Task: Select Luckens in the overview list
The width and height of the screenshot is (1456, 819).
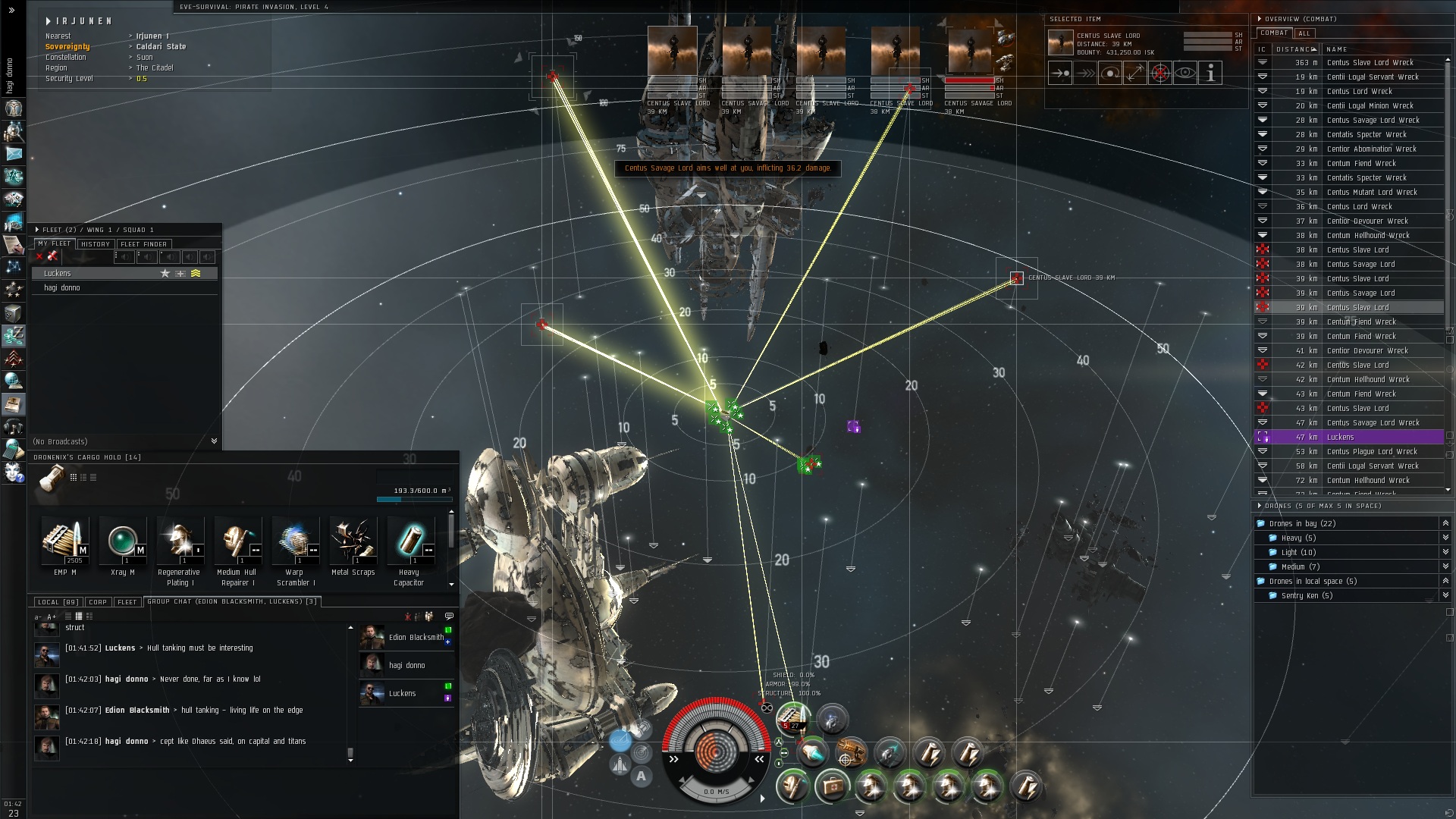Action: [x=1340, y=438]
